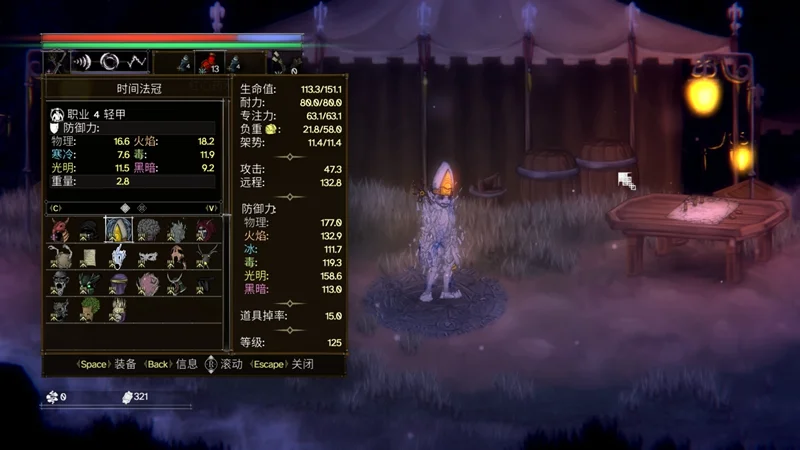This screenshot has height=450, width=800.
Task: Switch to the second inventory page diamond
Action: click(x=141, y=208)
